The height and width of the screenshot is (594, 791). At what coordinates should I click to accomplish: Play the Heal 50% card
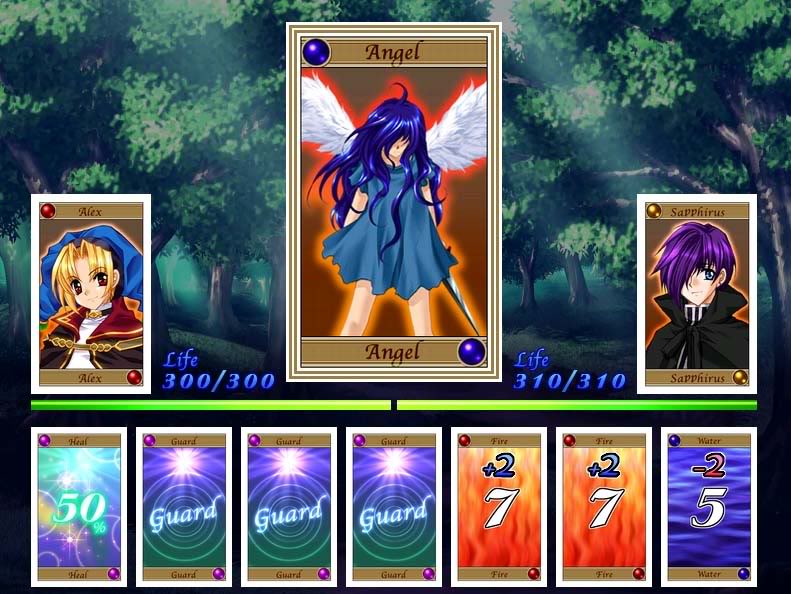point(79,507)
